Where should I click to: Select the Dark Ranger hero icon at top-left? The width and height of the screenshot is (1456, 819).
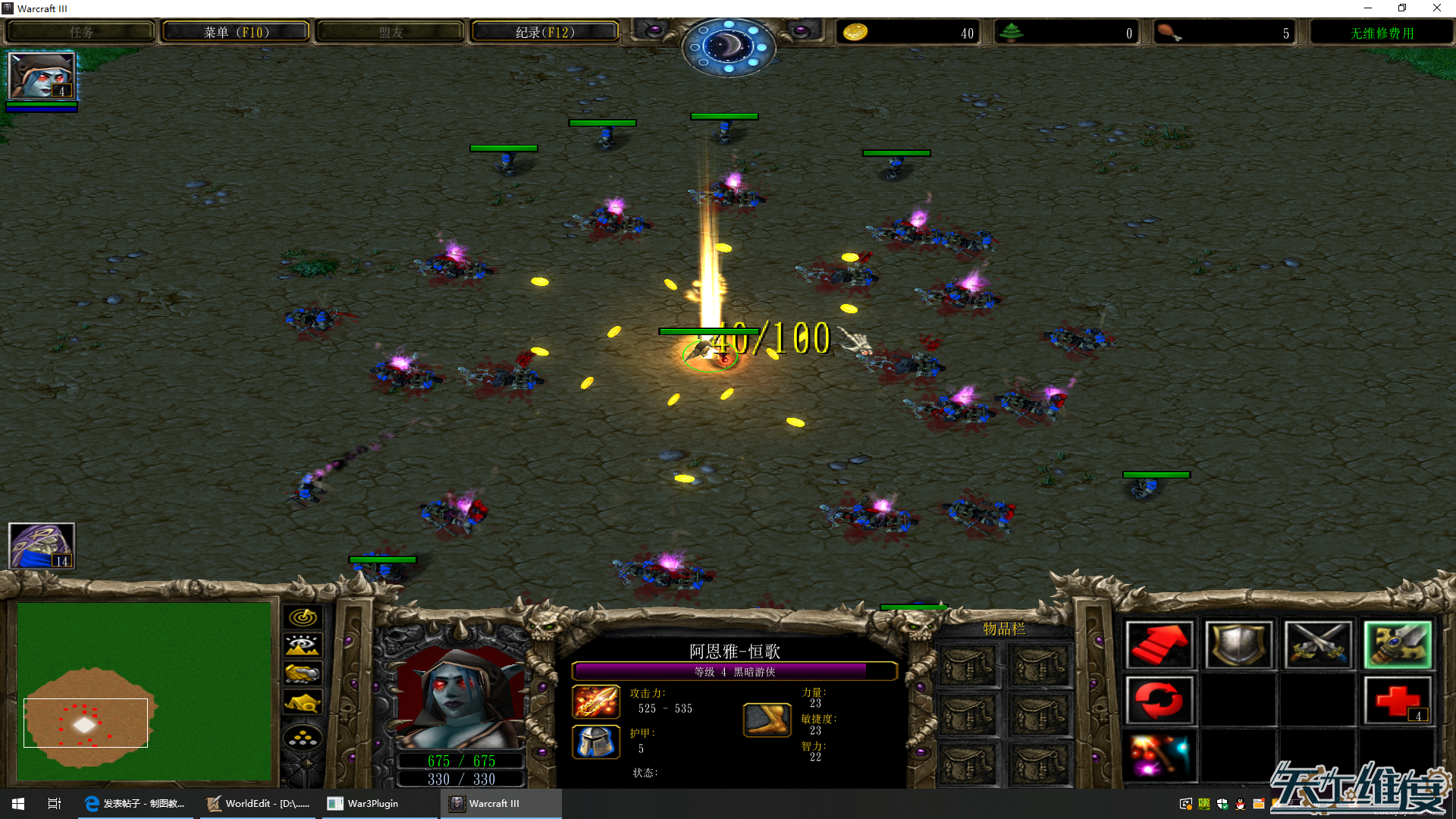click(x=42, y=76)
